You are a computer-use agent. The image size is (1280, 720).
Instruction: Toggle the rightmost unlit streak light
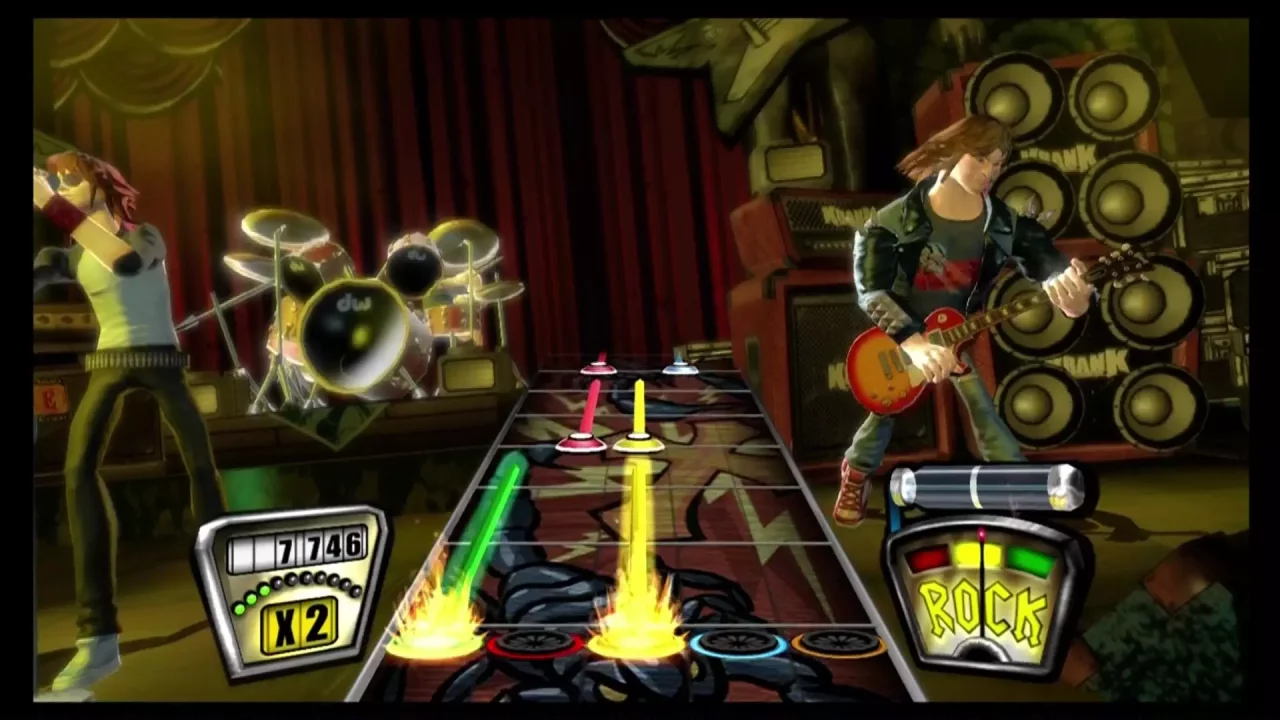354,592
